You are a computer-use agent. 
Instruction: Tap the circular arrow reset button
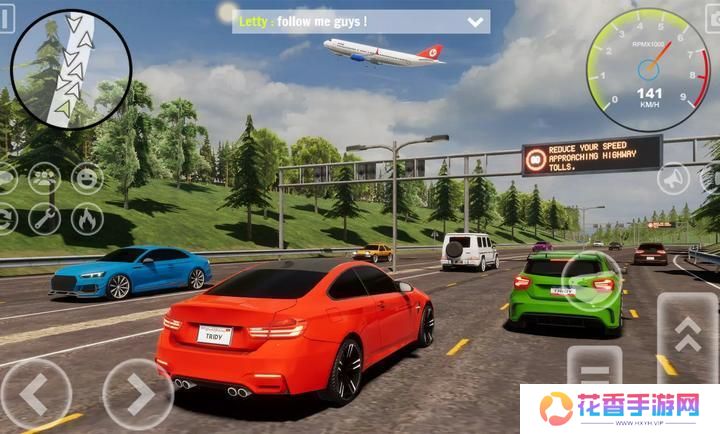(4, 218)
